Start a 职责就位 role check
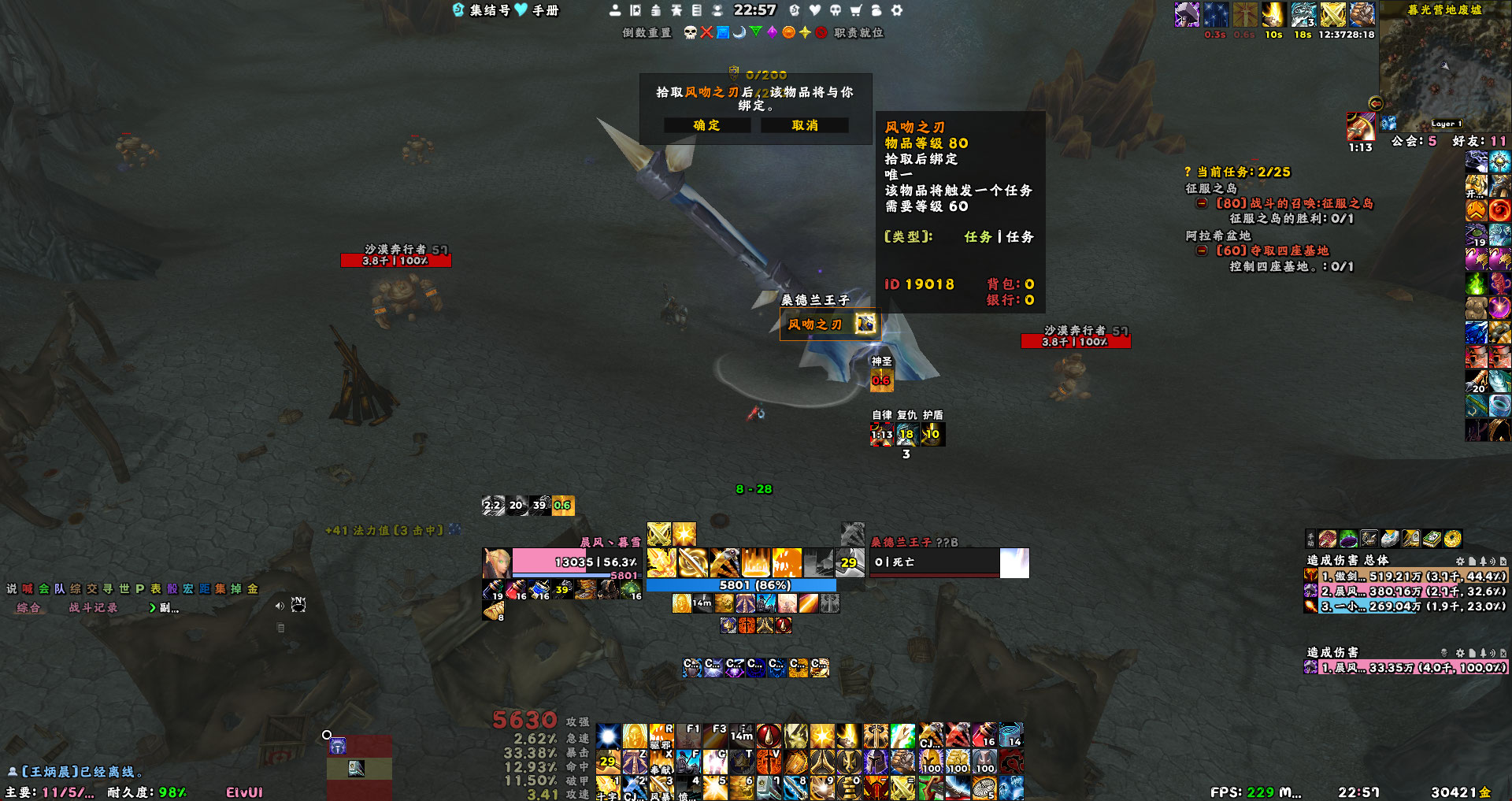Screen dimensions: 1512x801 858,32
